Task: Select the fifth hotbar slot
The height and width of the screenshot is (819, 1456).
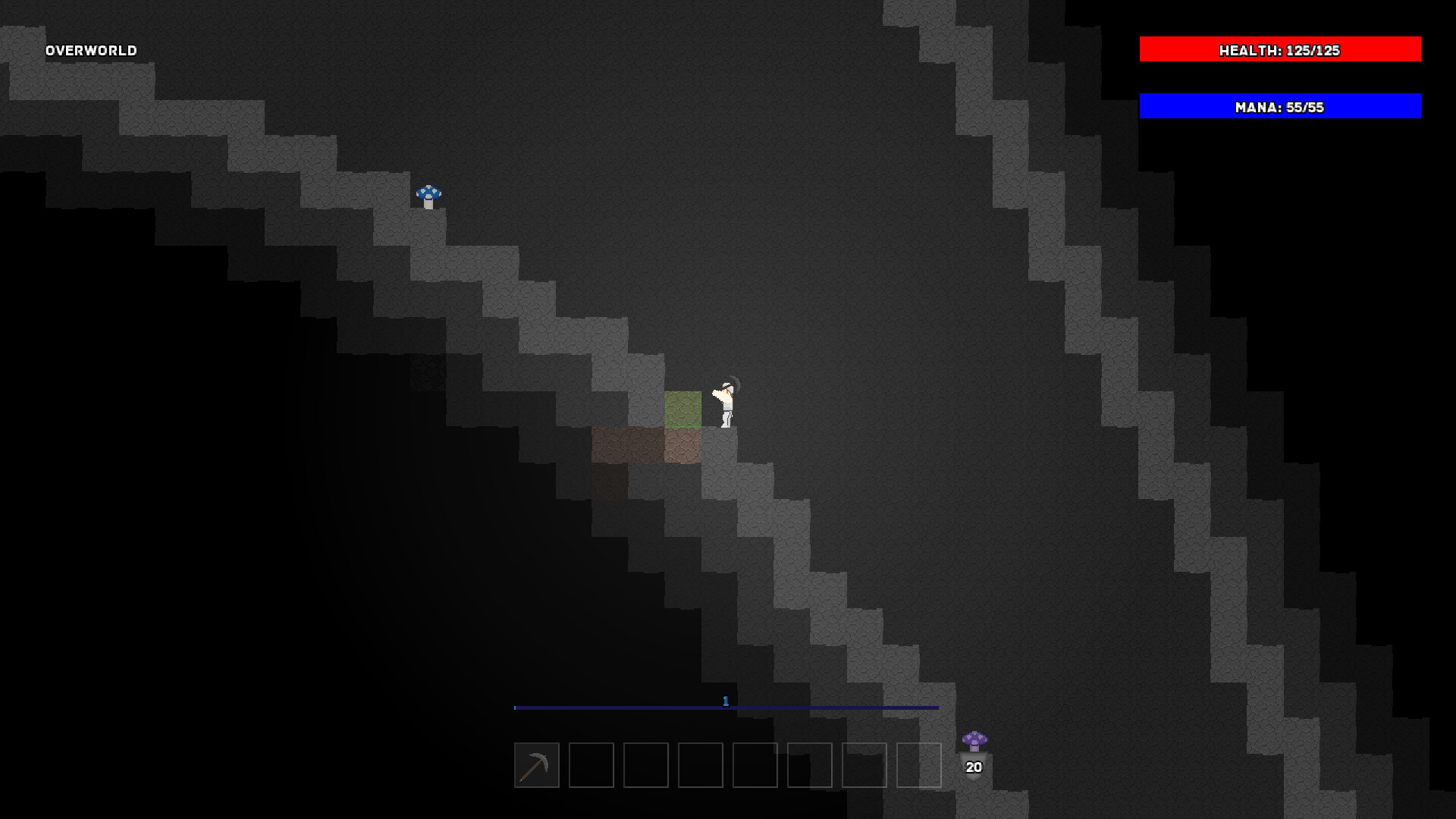Action: 754,766
